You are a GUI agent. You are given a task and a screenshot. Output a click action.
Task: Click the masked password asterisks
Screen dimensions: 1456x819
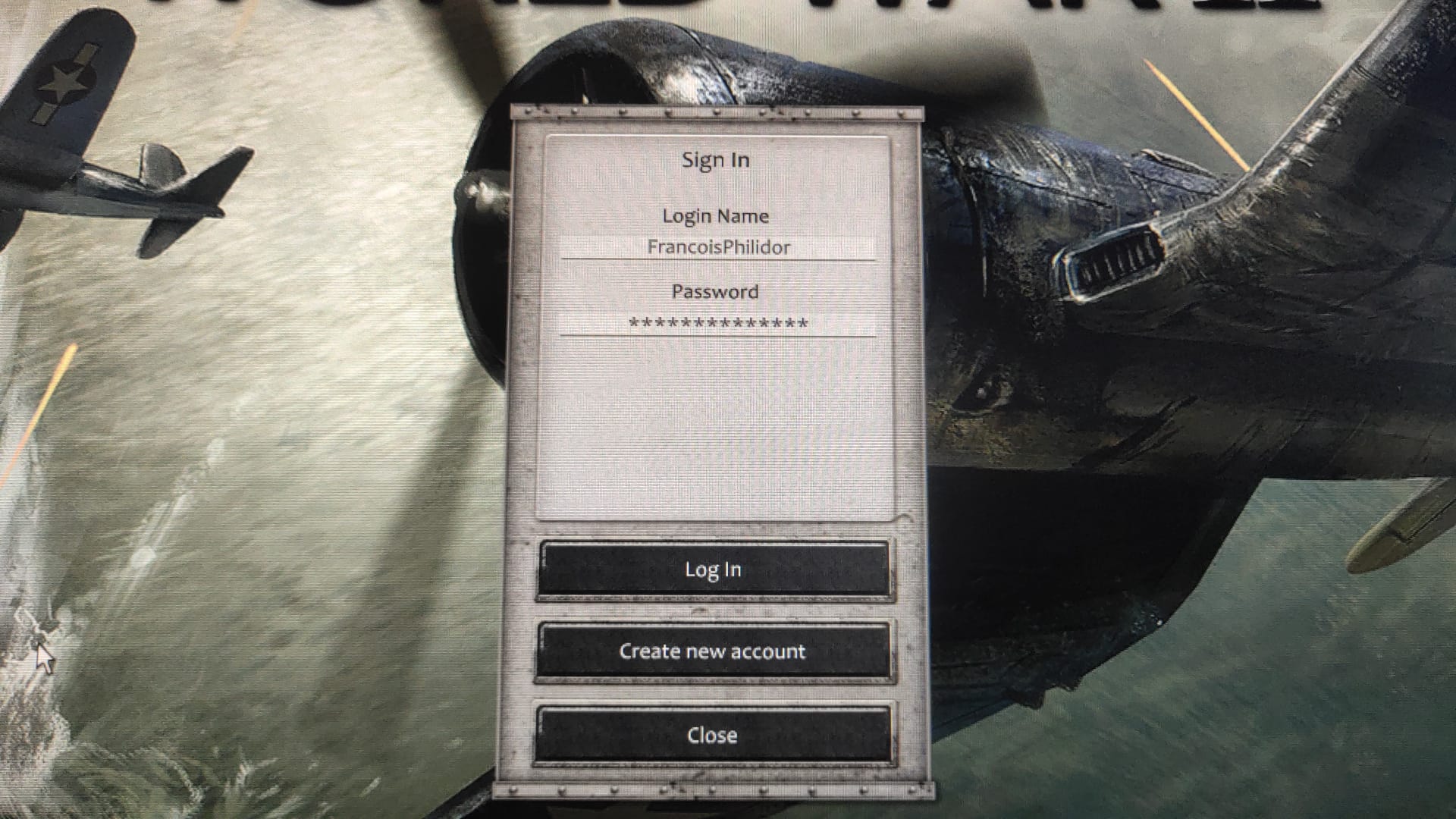[x=716, y=325]
